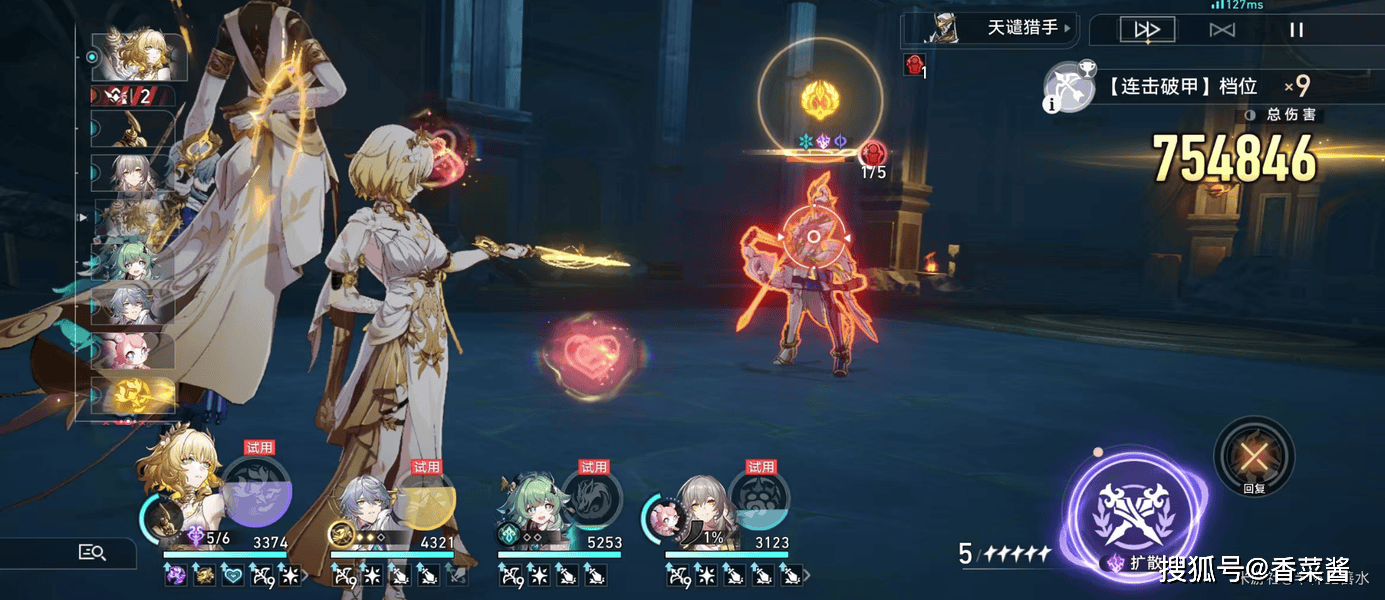Select the green-haired portrait in turn order
The width and height of the screenshot is (1385, 600).
[133, 259]
